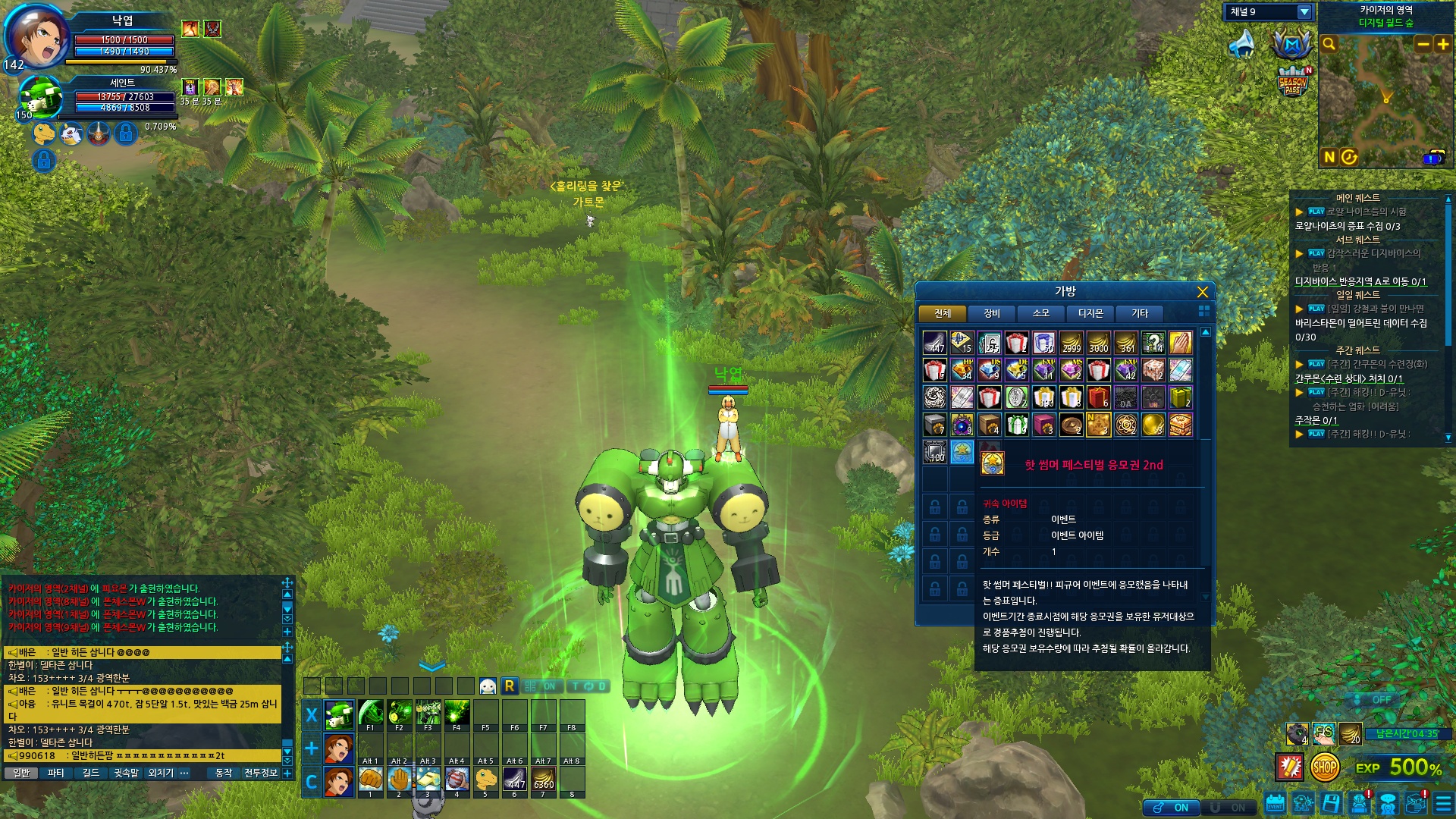Use the bananas in hotbar slot 7
Viewport: 1456px width, 819px height.
click(544, 780)
